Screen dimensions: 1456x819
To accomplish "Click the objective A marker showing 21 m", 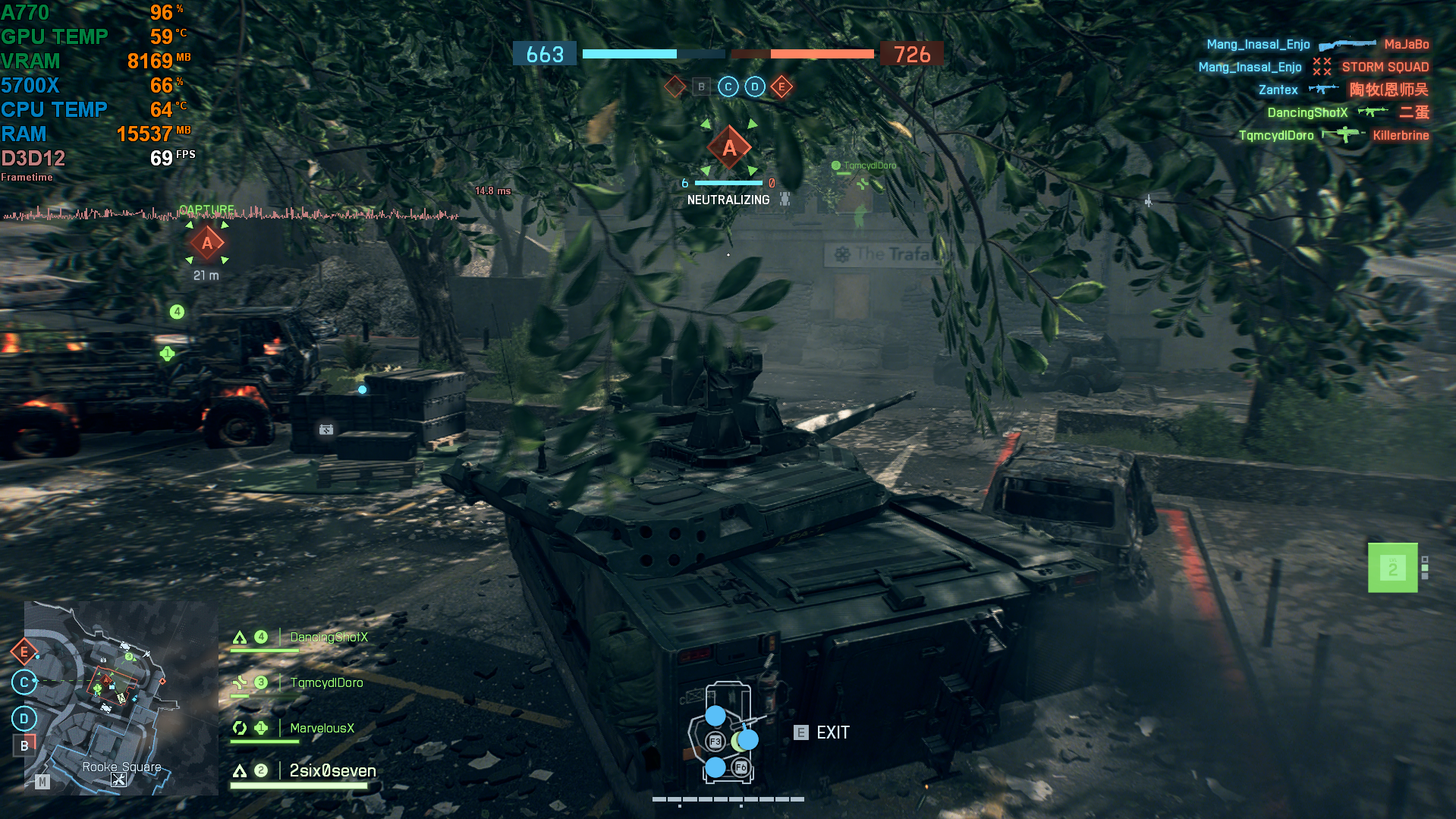I will pos(207,243).
